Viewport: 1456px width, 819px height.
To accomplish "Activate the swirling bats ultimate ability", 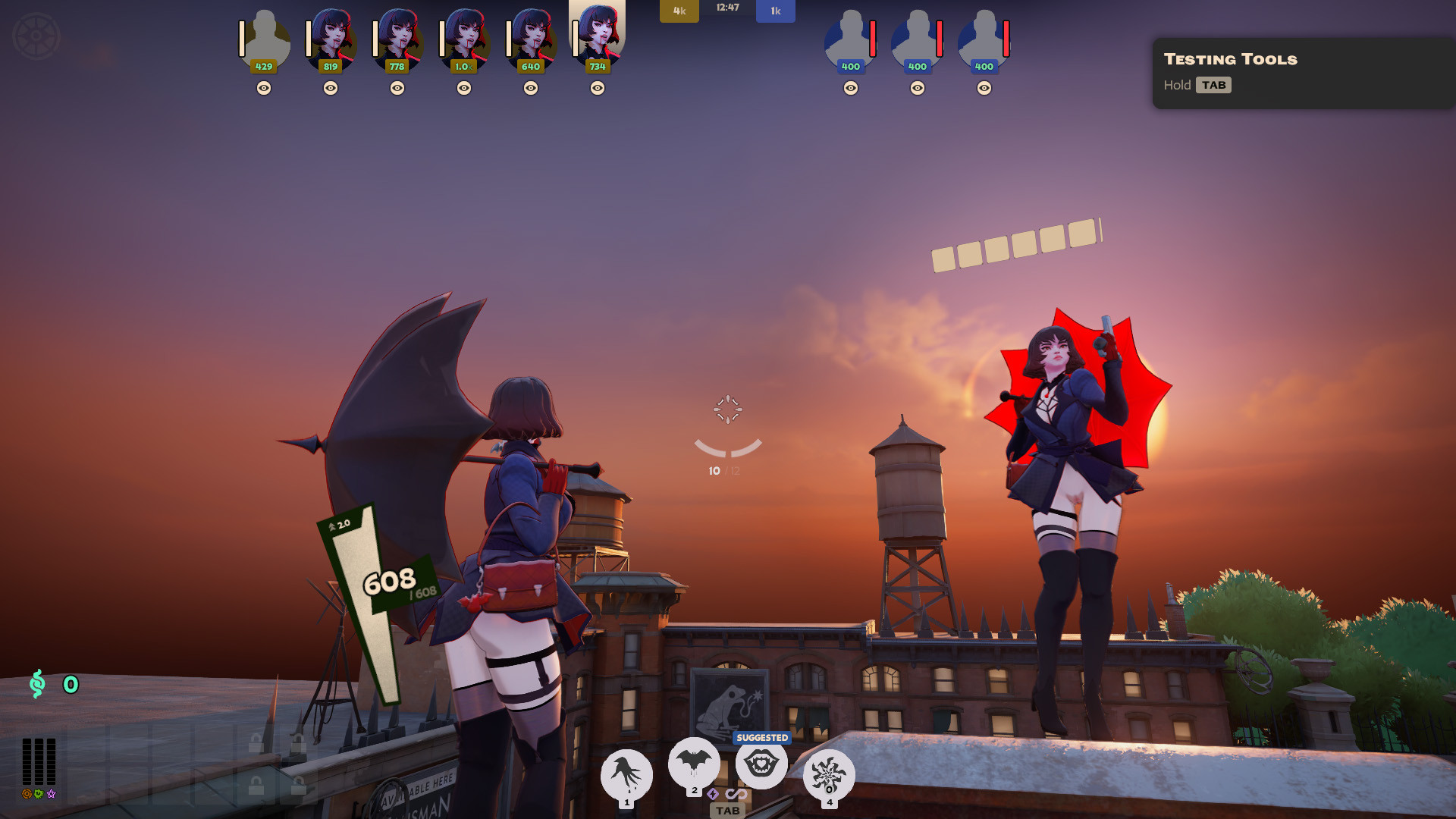I will (829, 774).
